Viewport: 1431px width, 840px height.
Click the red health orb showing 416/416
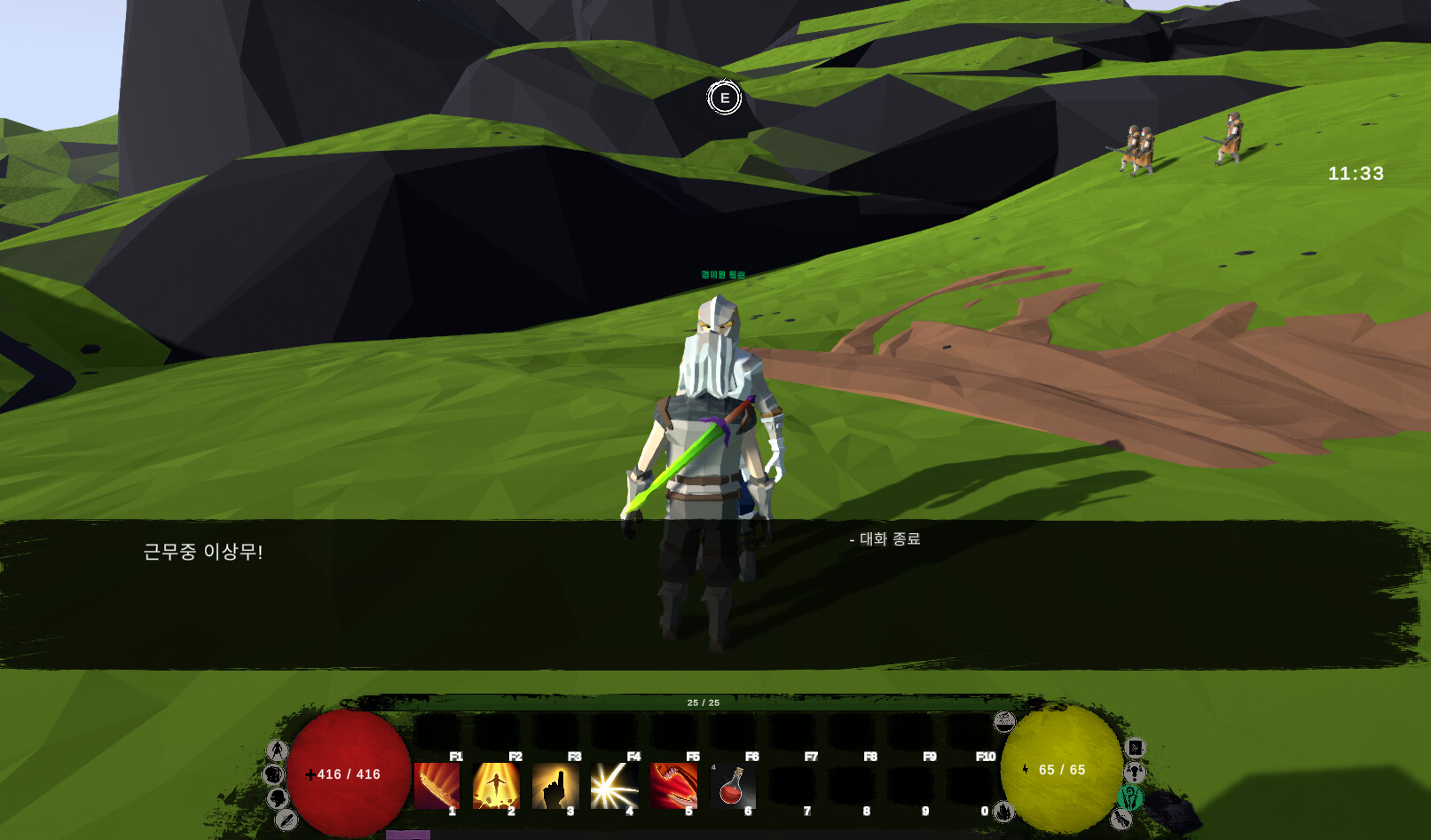coord(348,773)
